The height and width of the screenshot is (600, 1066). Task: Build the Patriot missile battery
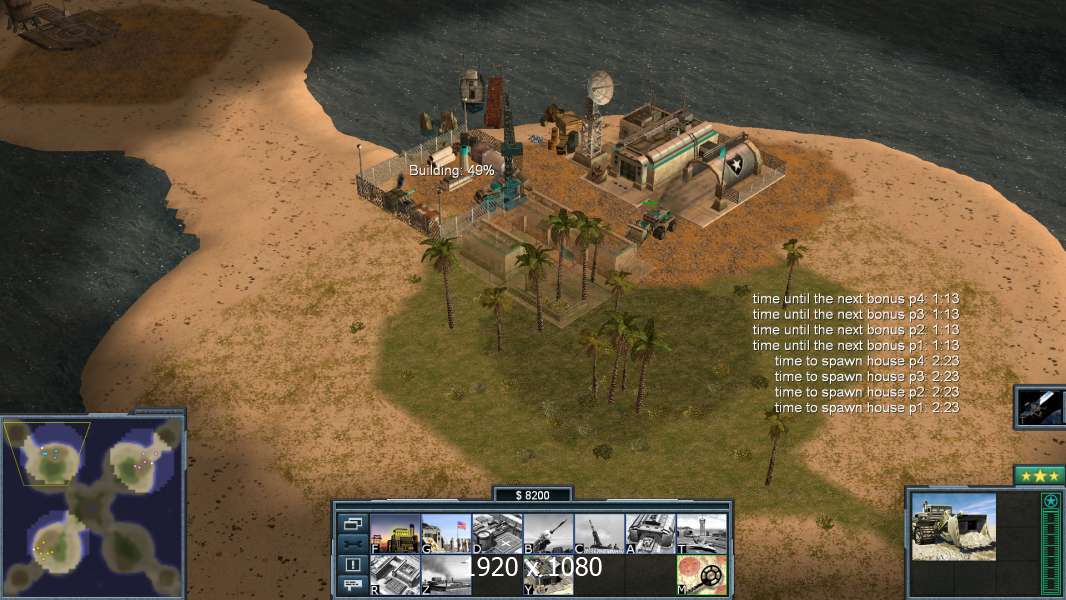tap(548, 534)
